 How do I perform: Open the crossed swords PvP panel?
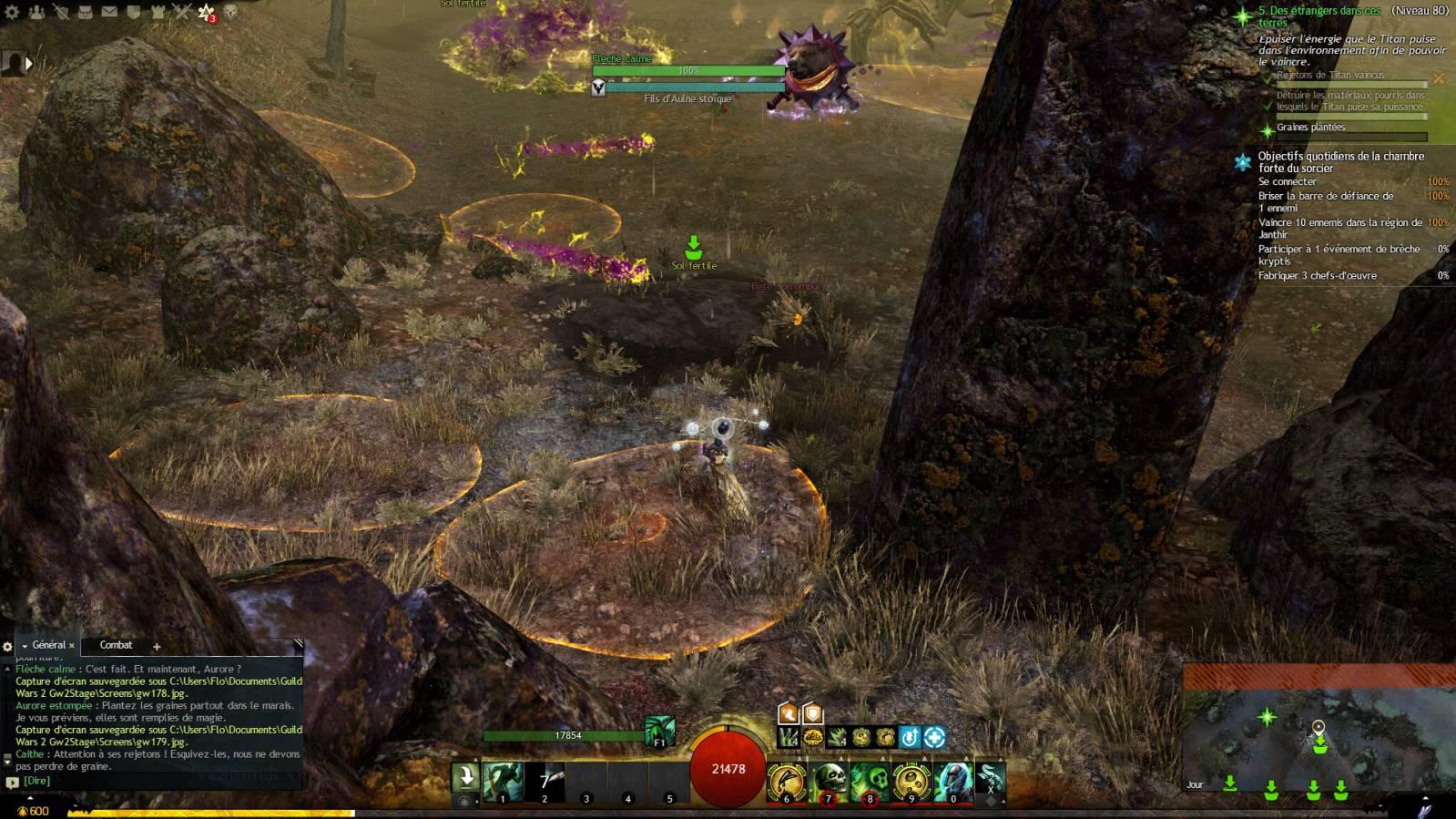pyautogui.click(x=182, y=13)
